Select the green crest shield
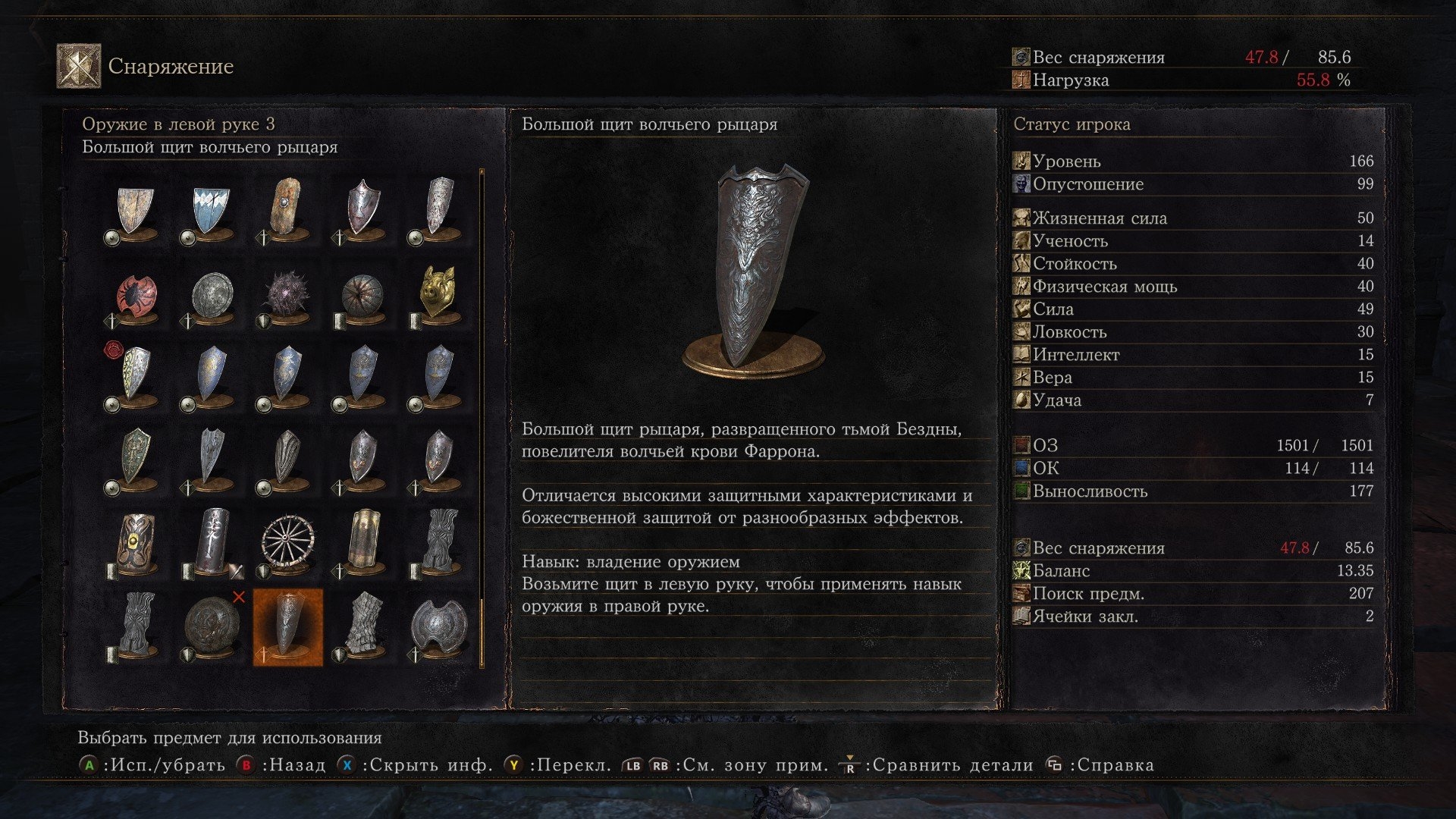Viewport: 1456px width, 819px height. tap(136, 457)
